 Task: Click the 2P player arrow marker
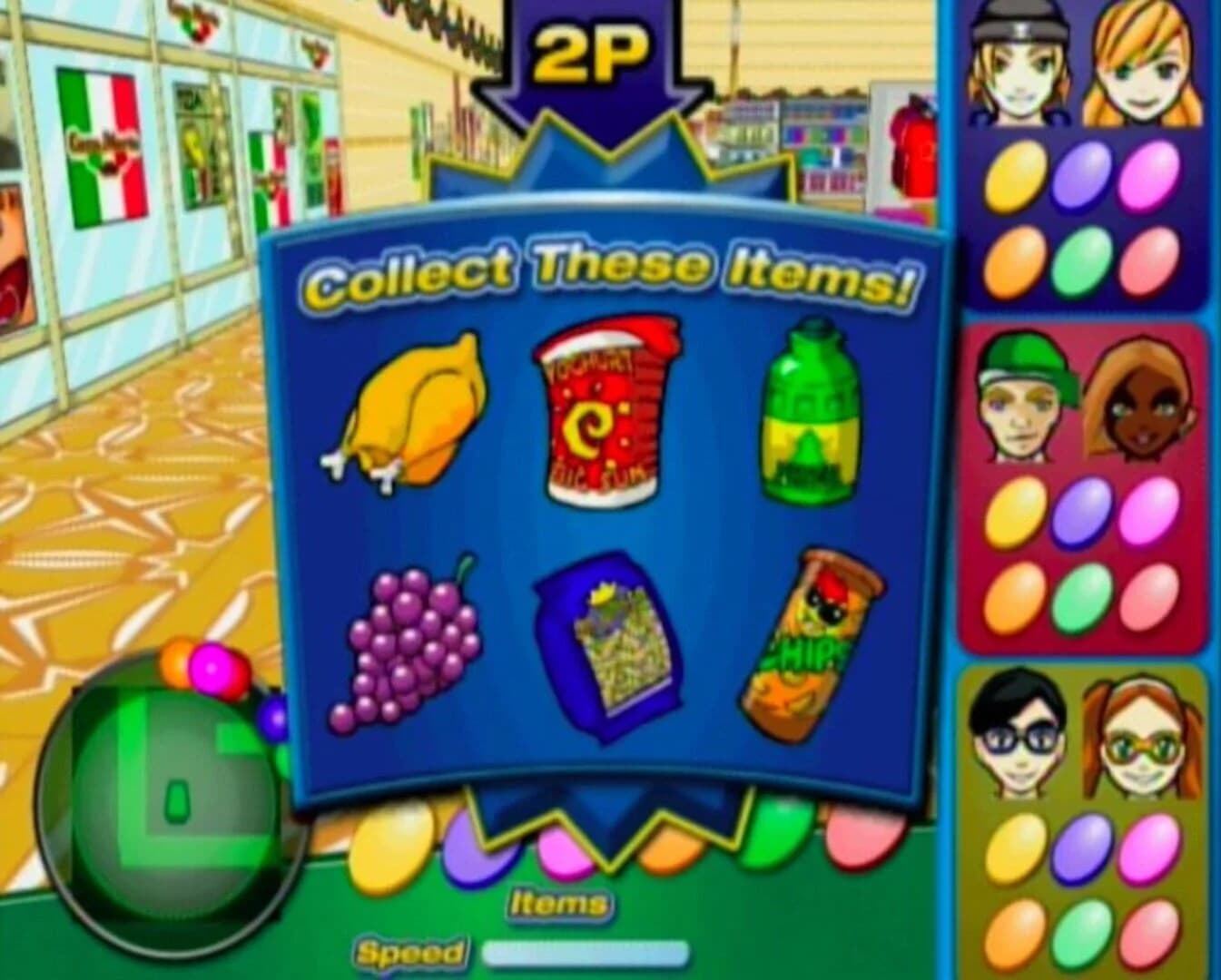tap(590, 54)
